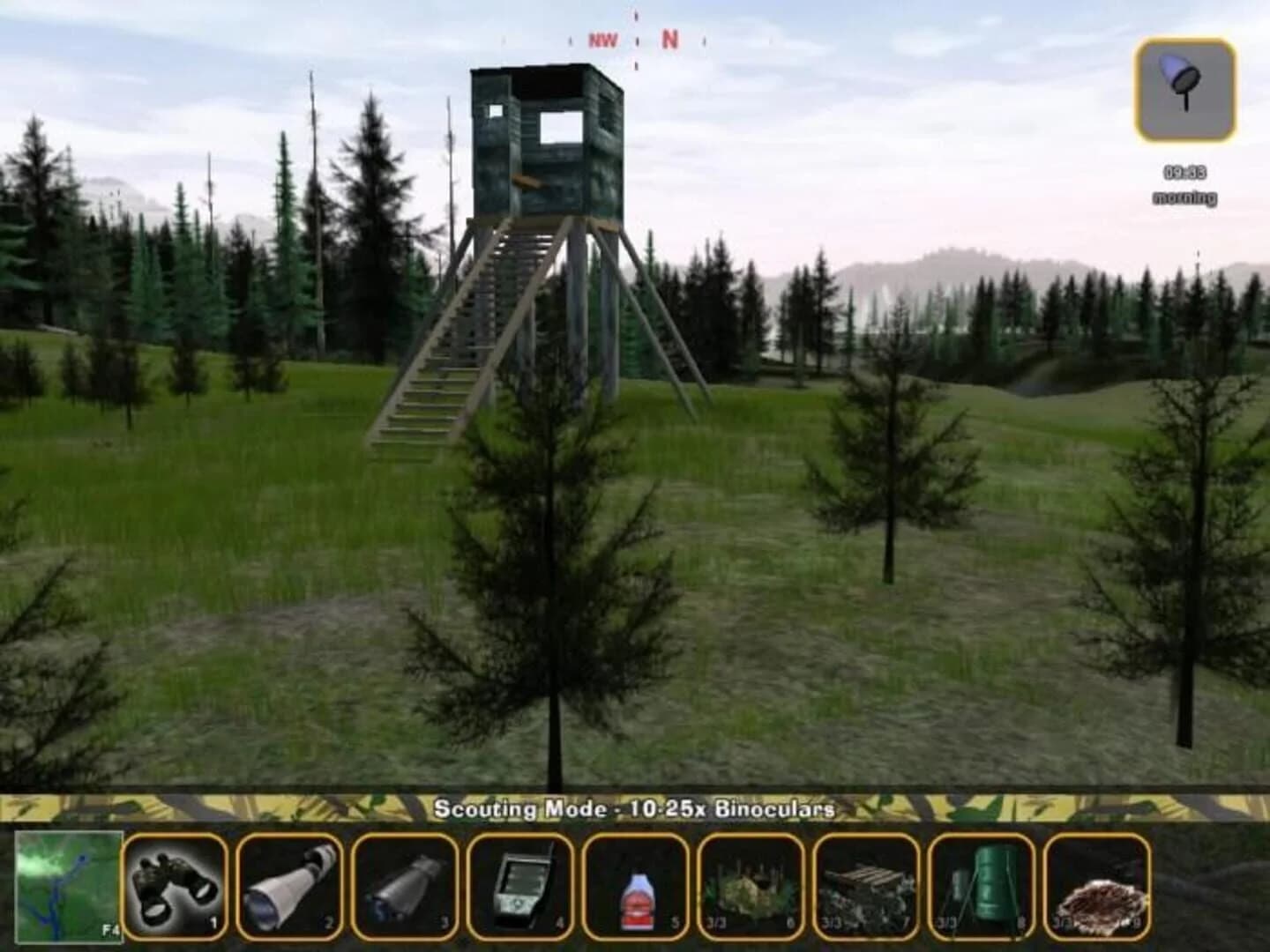Click the red N compass marker
This screenshot has height=952, width=1270.
click(x=669, y=38)
